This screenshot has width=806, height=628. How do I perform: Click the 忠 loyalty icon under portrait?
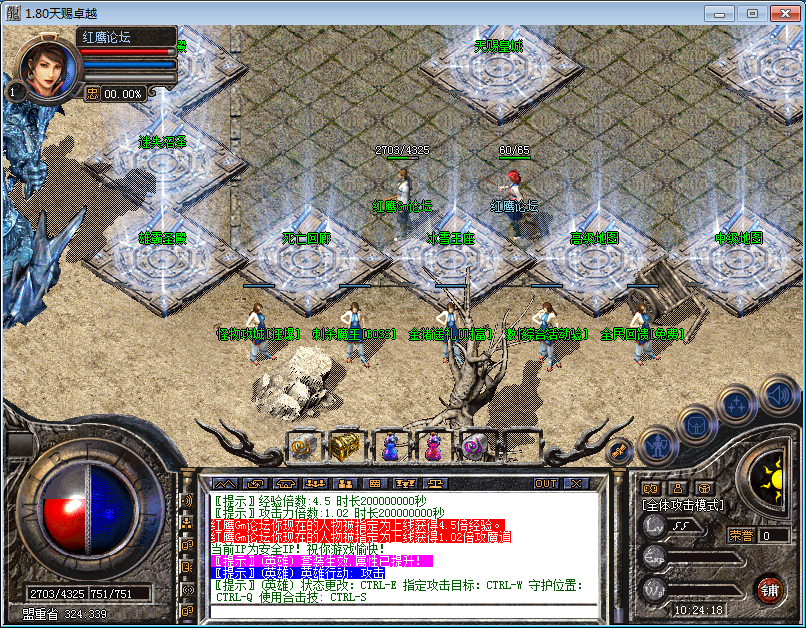pos(92,94)
